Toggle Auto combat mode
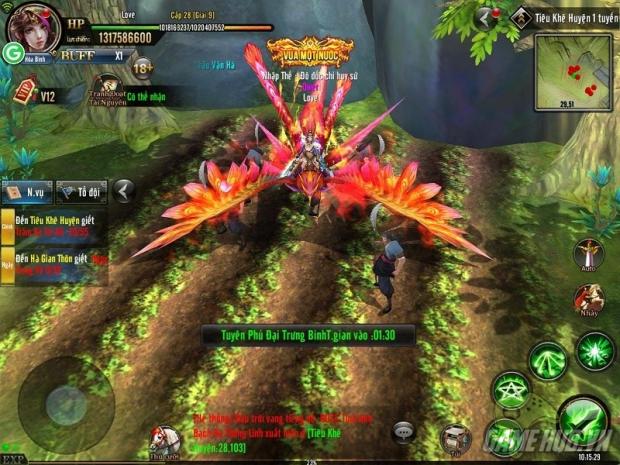The image size is (620, 465). pos(588,255)
